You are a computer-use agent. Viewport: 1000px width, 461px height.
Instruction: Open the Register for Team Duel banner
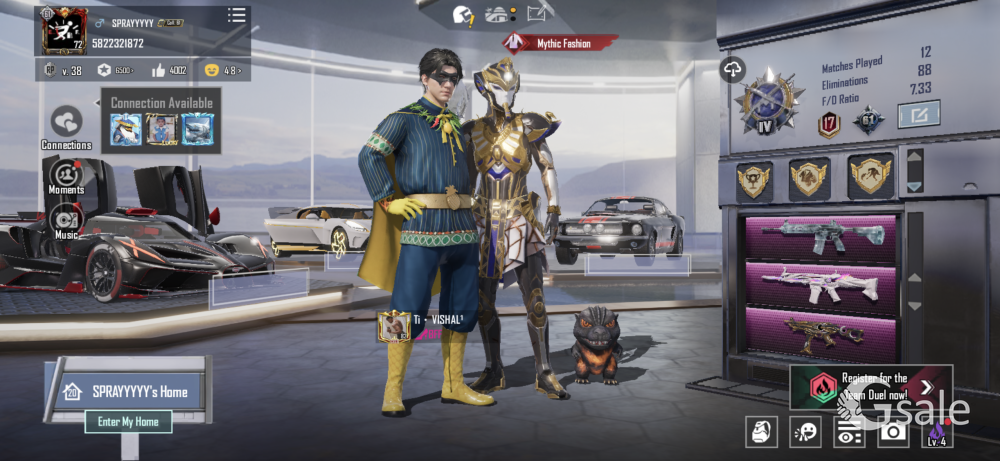click(869, 386)
